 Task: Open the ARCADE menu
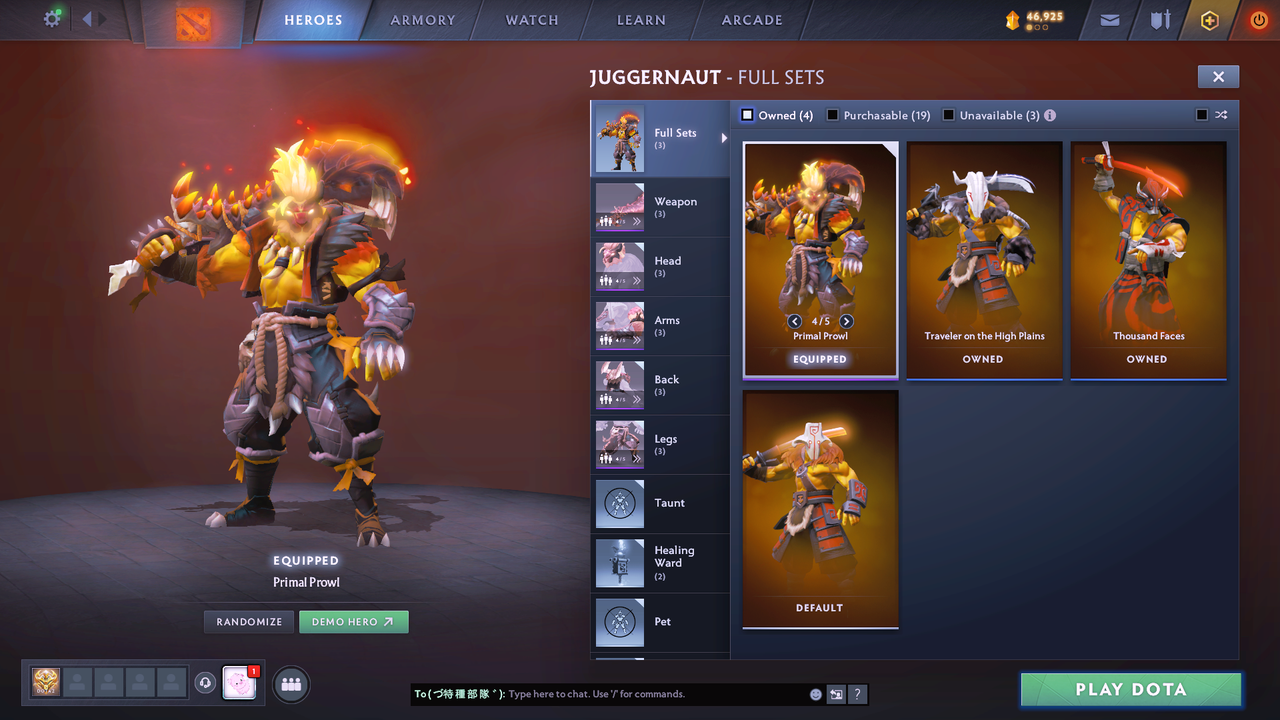click(751, 20)
